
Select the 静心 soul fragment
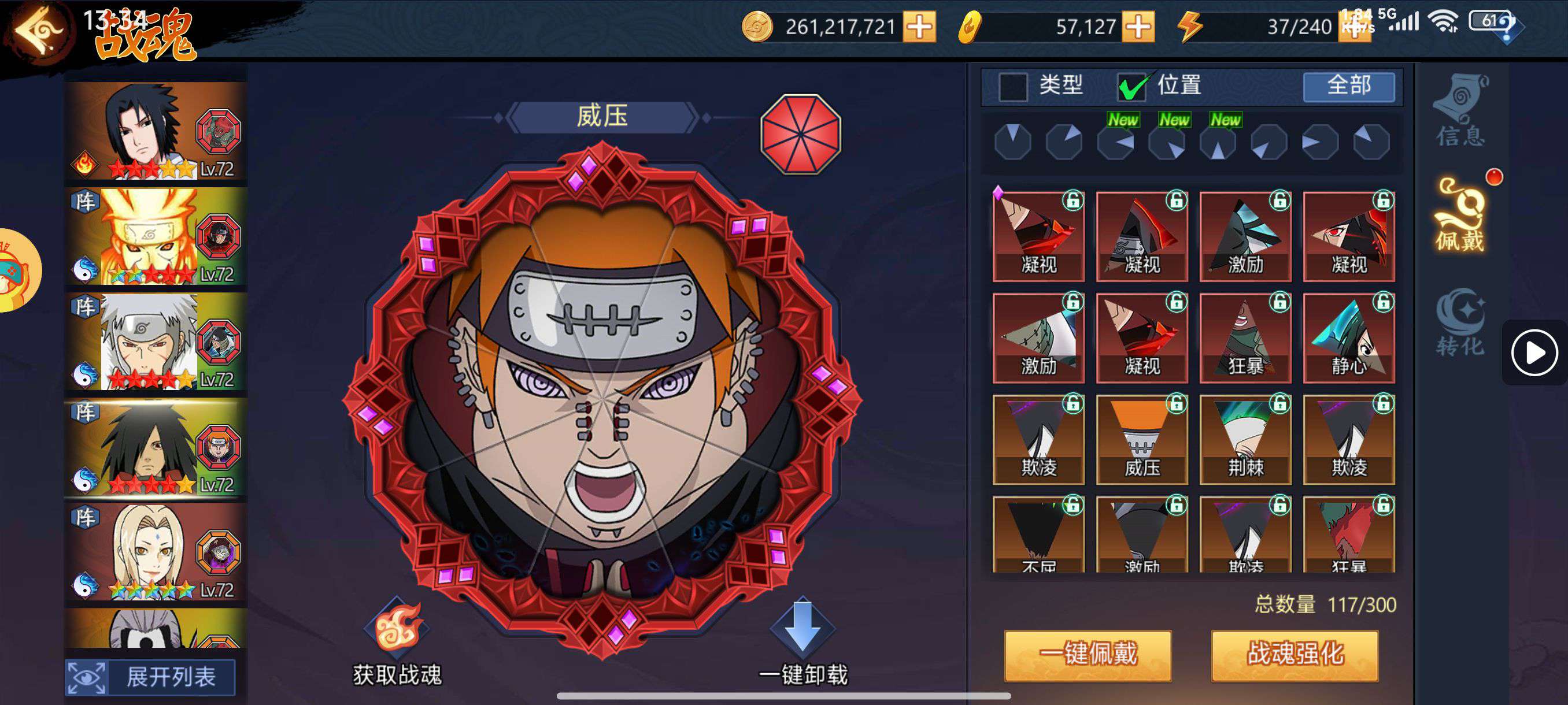[1349, 338]
